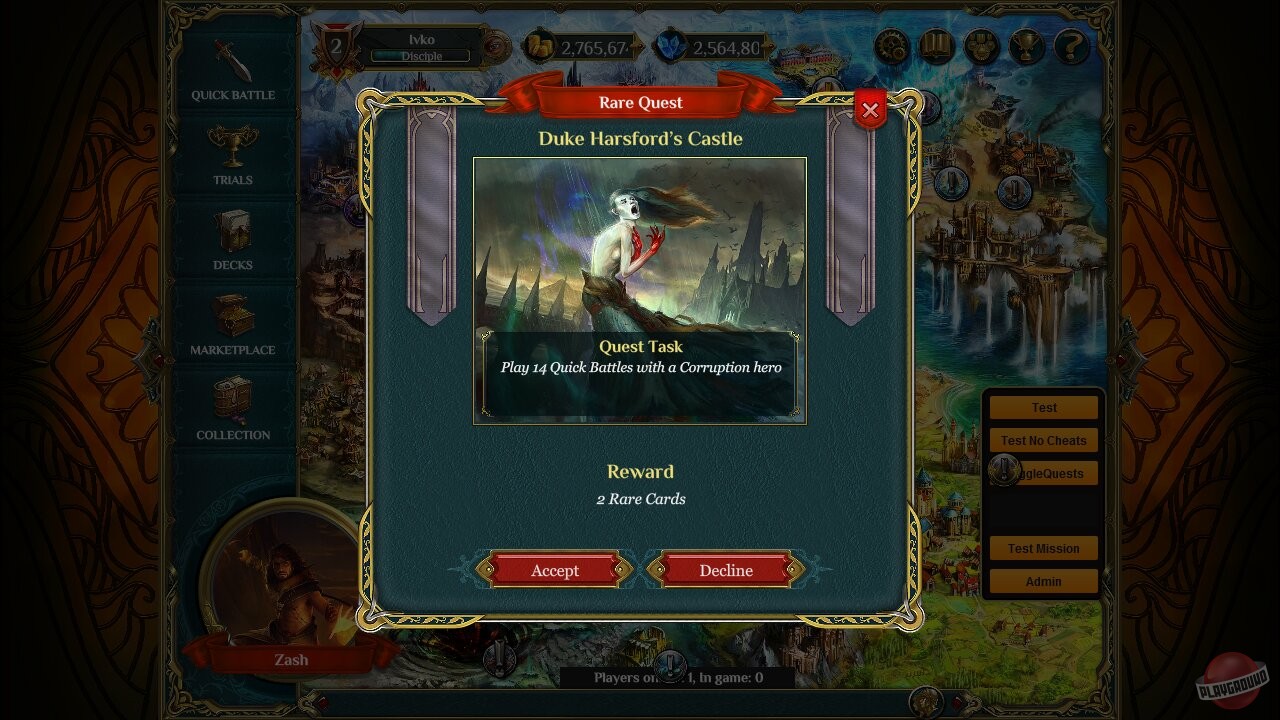Open the achievements trophy icon top right
This screenshot has width=1280, height=720.
click(1027, 45)
